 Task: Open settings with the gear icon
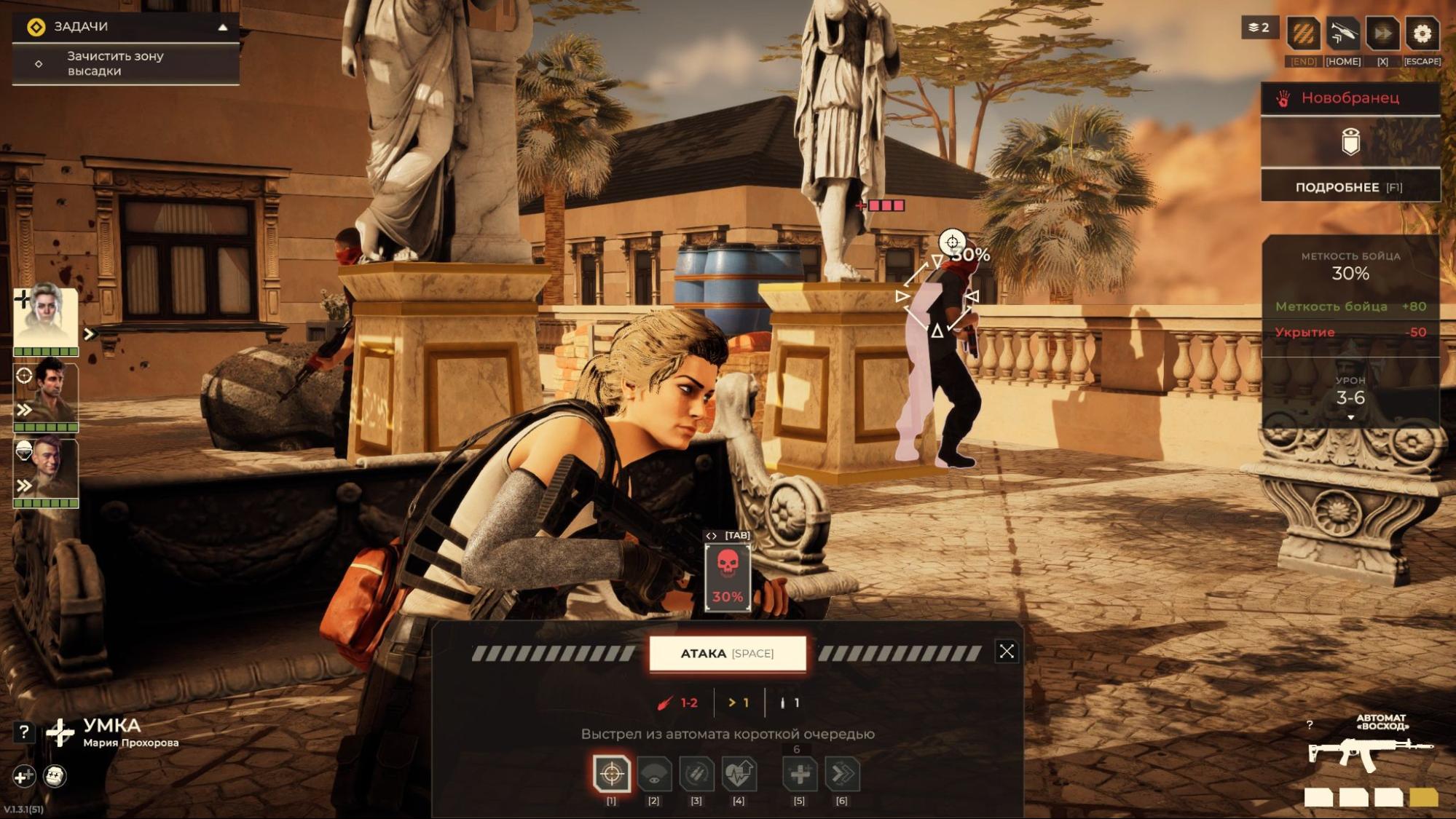coord(1422,33)
